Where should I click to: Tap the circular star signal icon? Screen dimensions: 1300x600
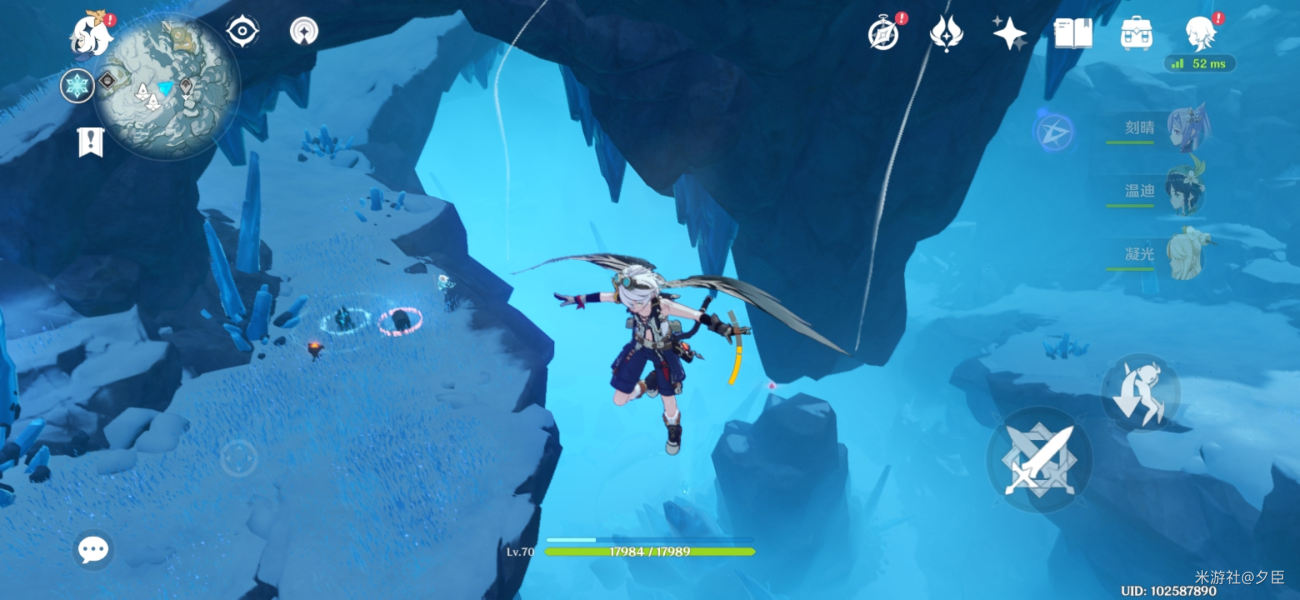pyautogui.click(x=304, y=32)
